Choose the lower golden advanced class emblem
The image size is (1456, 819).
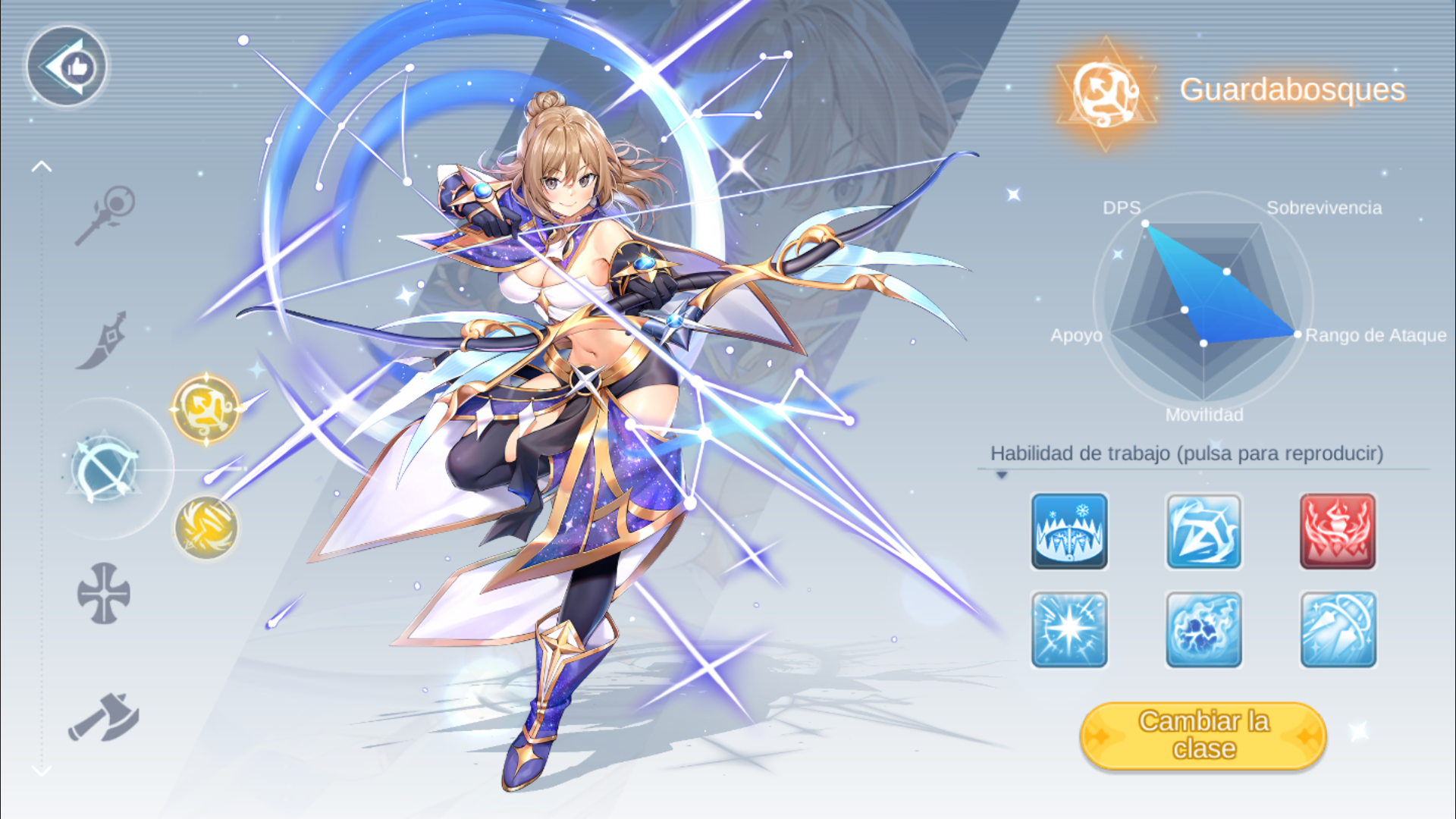tap(206, 527)
